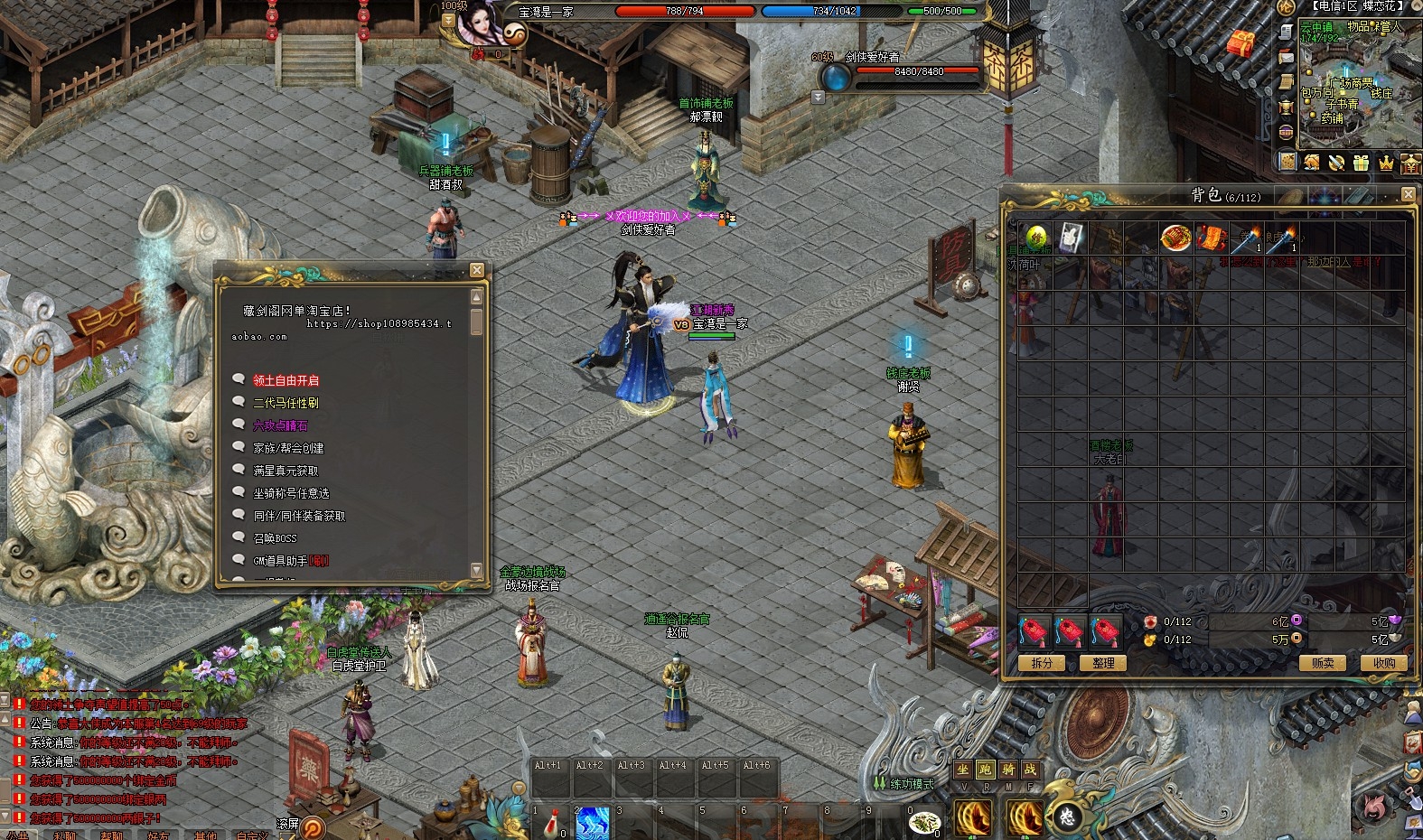
Task: Select the 二代马任性刷 option
Action: (286, 403)
